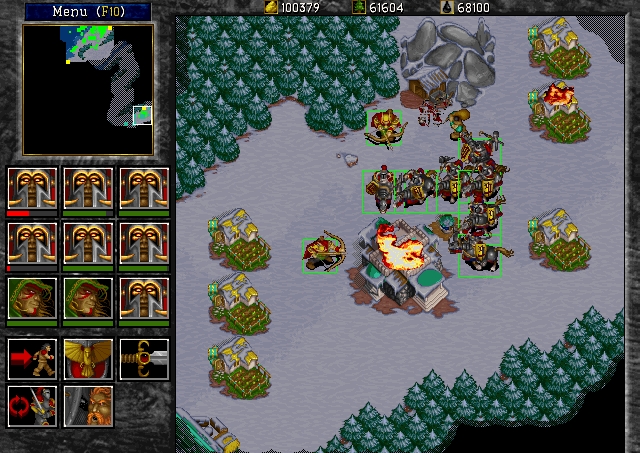Select the Patrol command with red arrows
640x453 pixels.
(x=32, y=406)
